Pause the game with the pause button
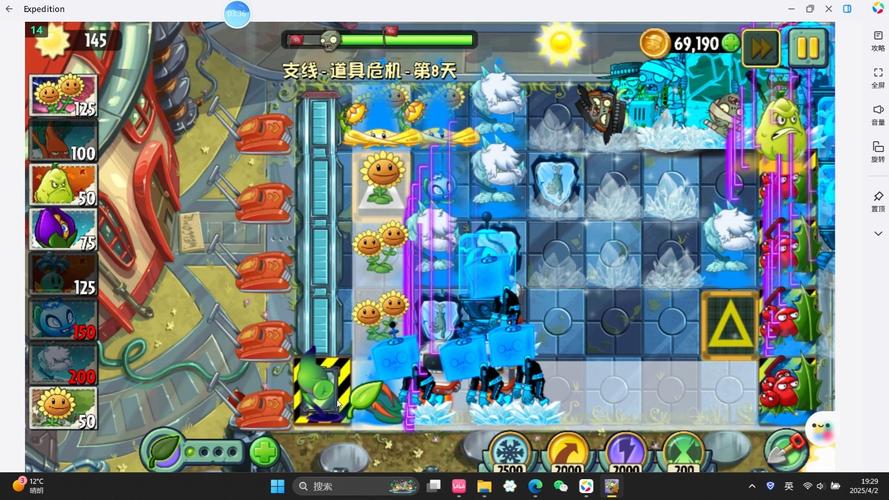 808,46
